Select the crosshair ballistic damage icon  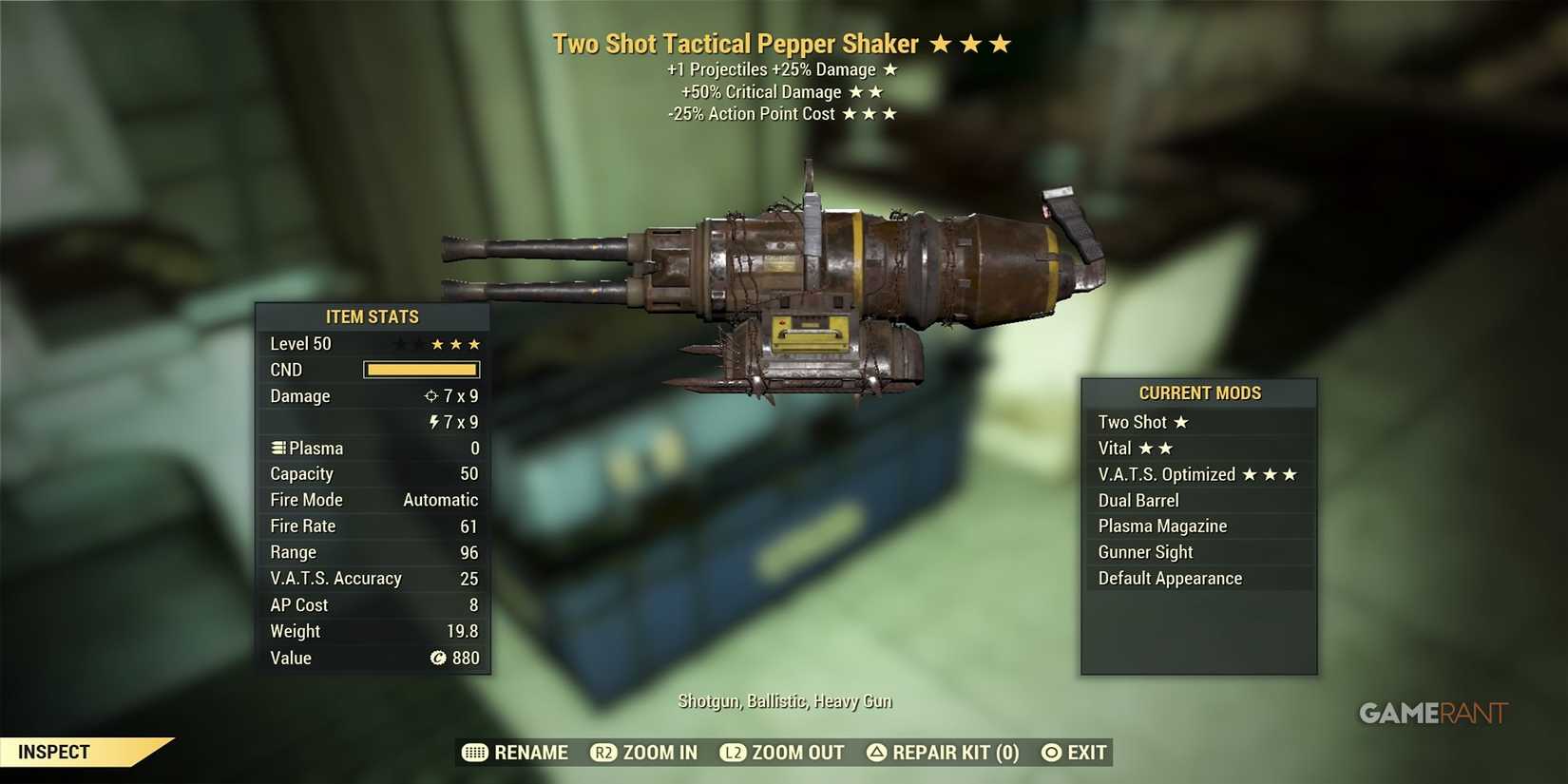click(430, 396)
